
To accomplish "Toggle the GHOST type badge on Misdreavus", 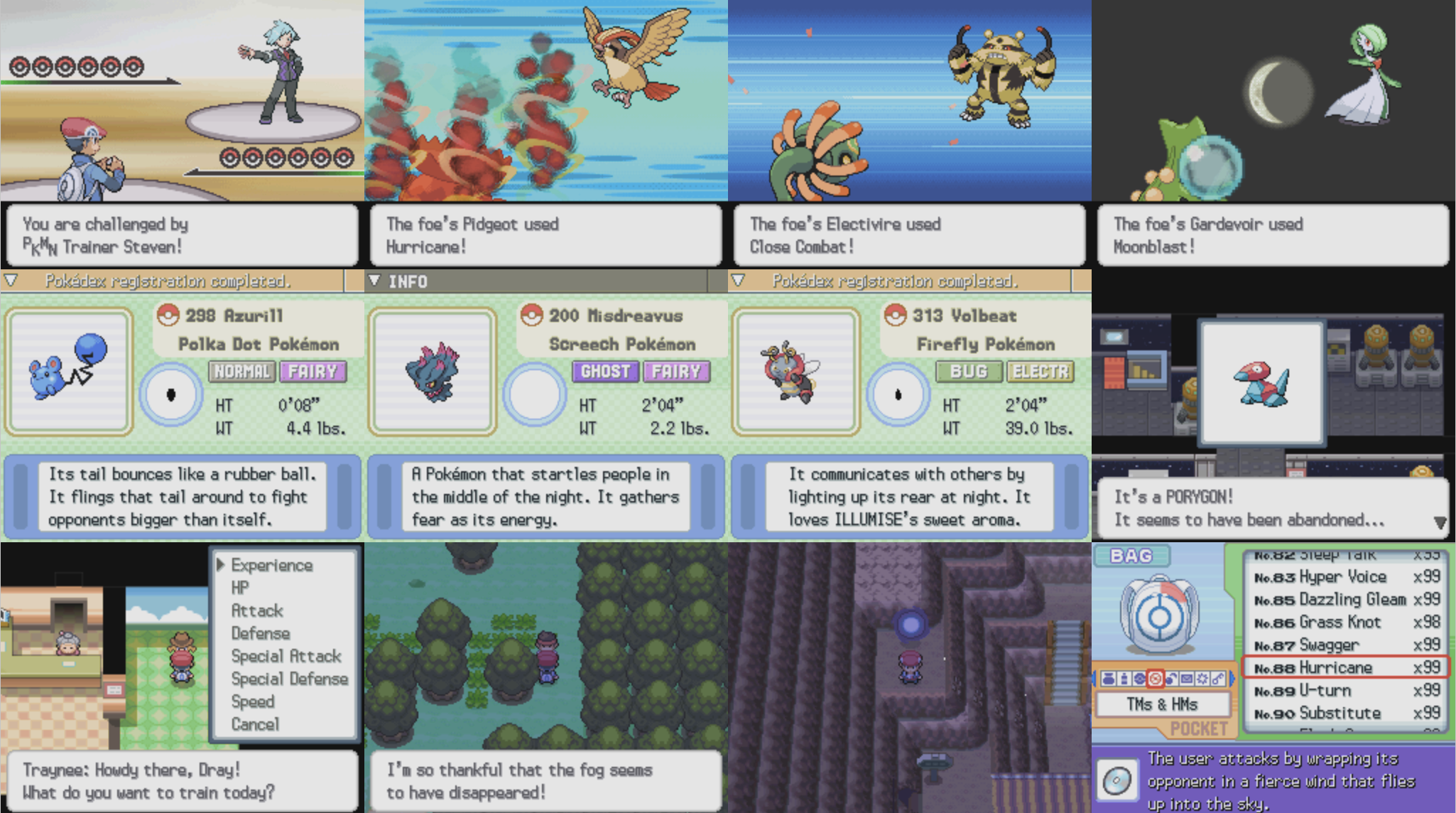I will (x=604, y=372).
